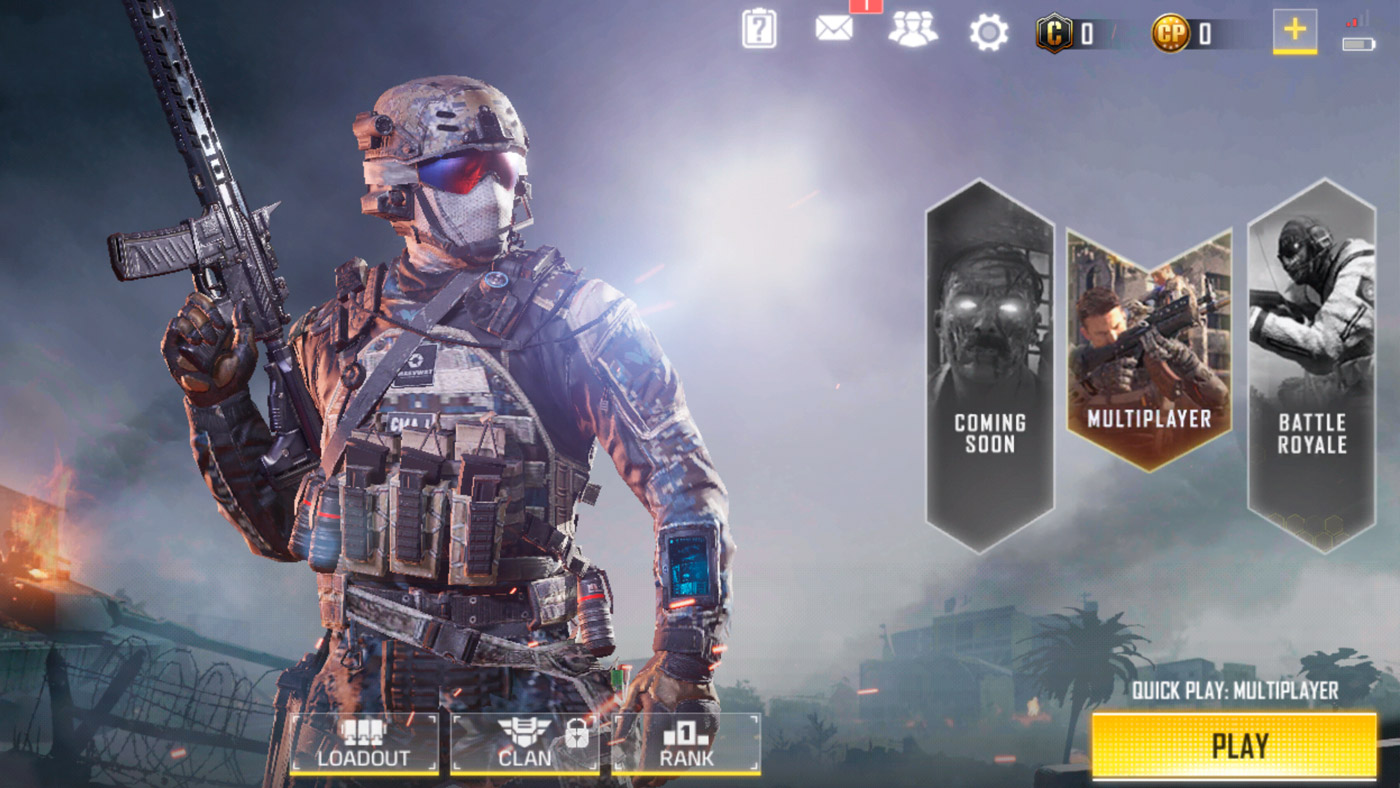1400x788 pixels.
Task: View the Rank screen
Action: pyautogui.click(x=686, y=744)
